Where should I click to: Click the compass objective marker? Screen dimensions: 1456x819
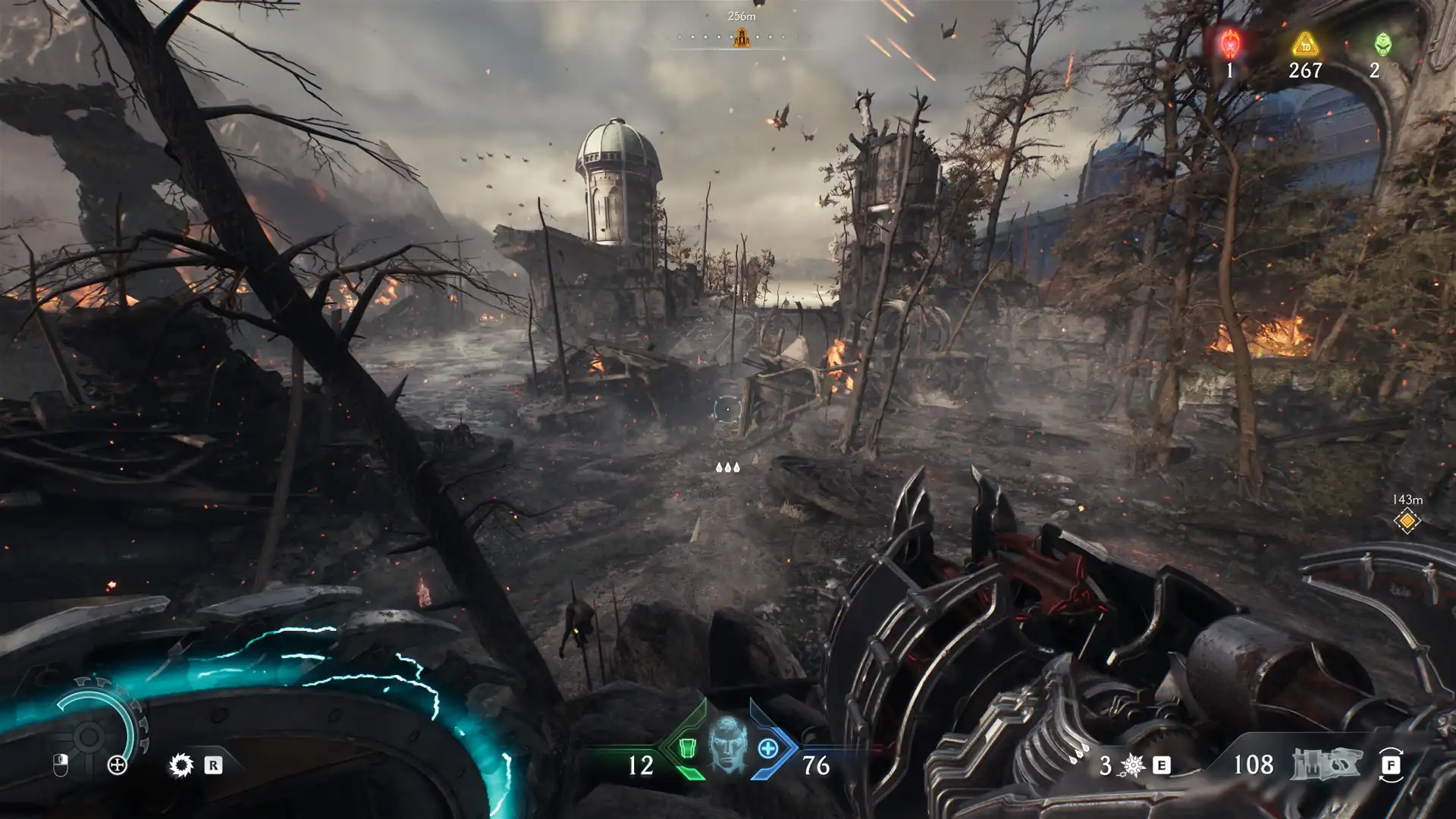(742, 37)
